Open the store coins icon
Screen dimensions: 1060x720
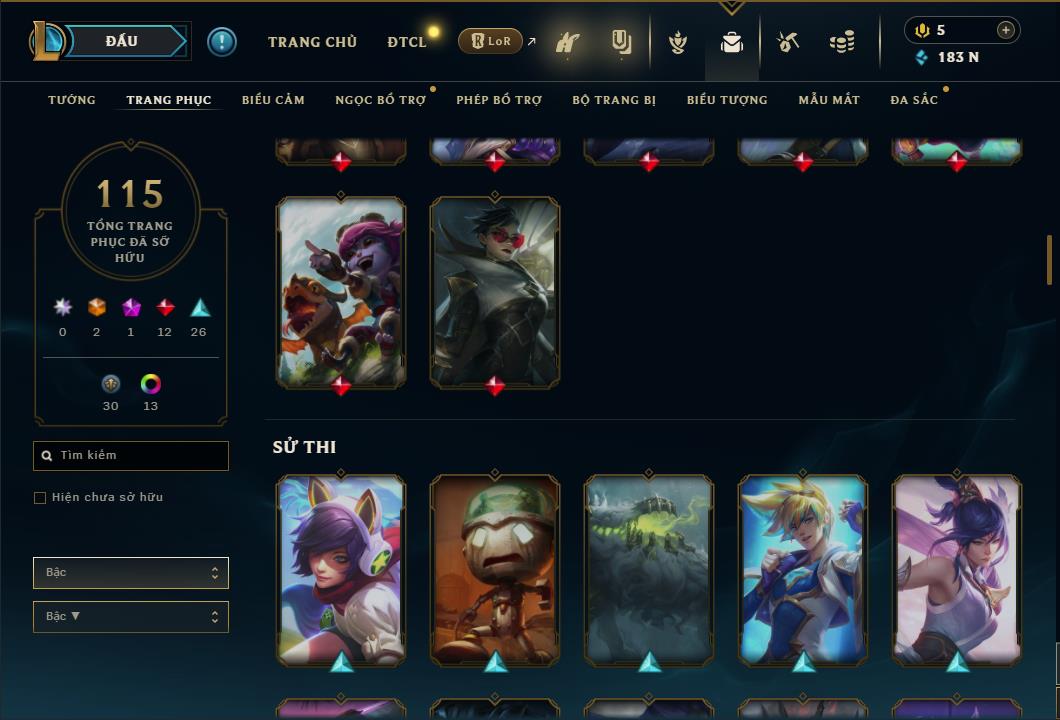[x=842, y=42]
